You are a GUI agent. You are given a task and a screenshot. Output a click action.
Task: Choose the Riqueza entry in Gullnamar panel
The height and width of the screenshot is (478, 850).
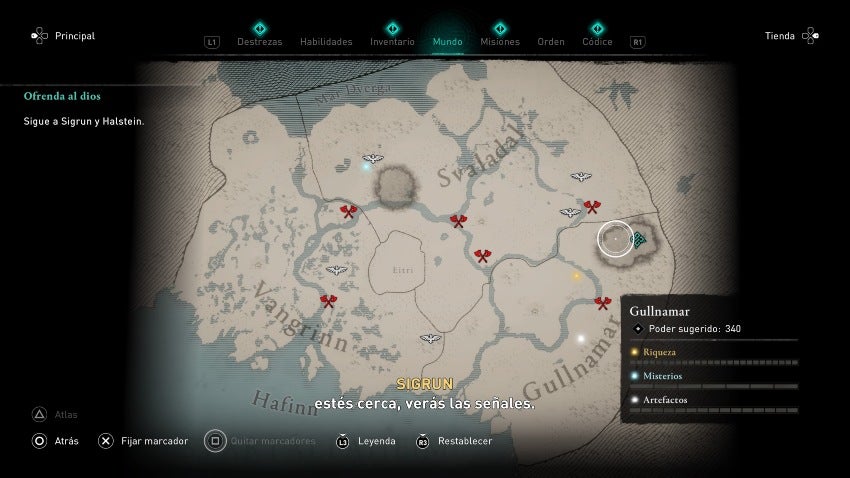pos(660,352)
